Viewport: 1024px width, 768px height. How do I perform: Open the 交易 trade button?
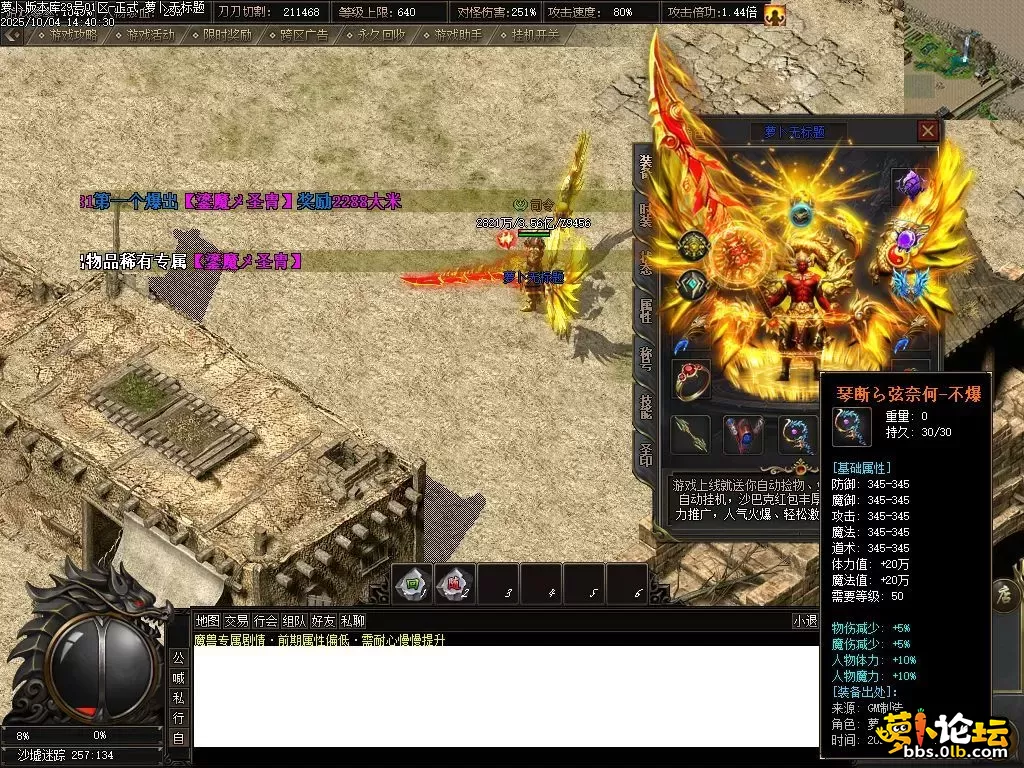click(236, 621)
